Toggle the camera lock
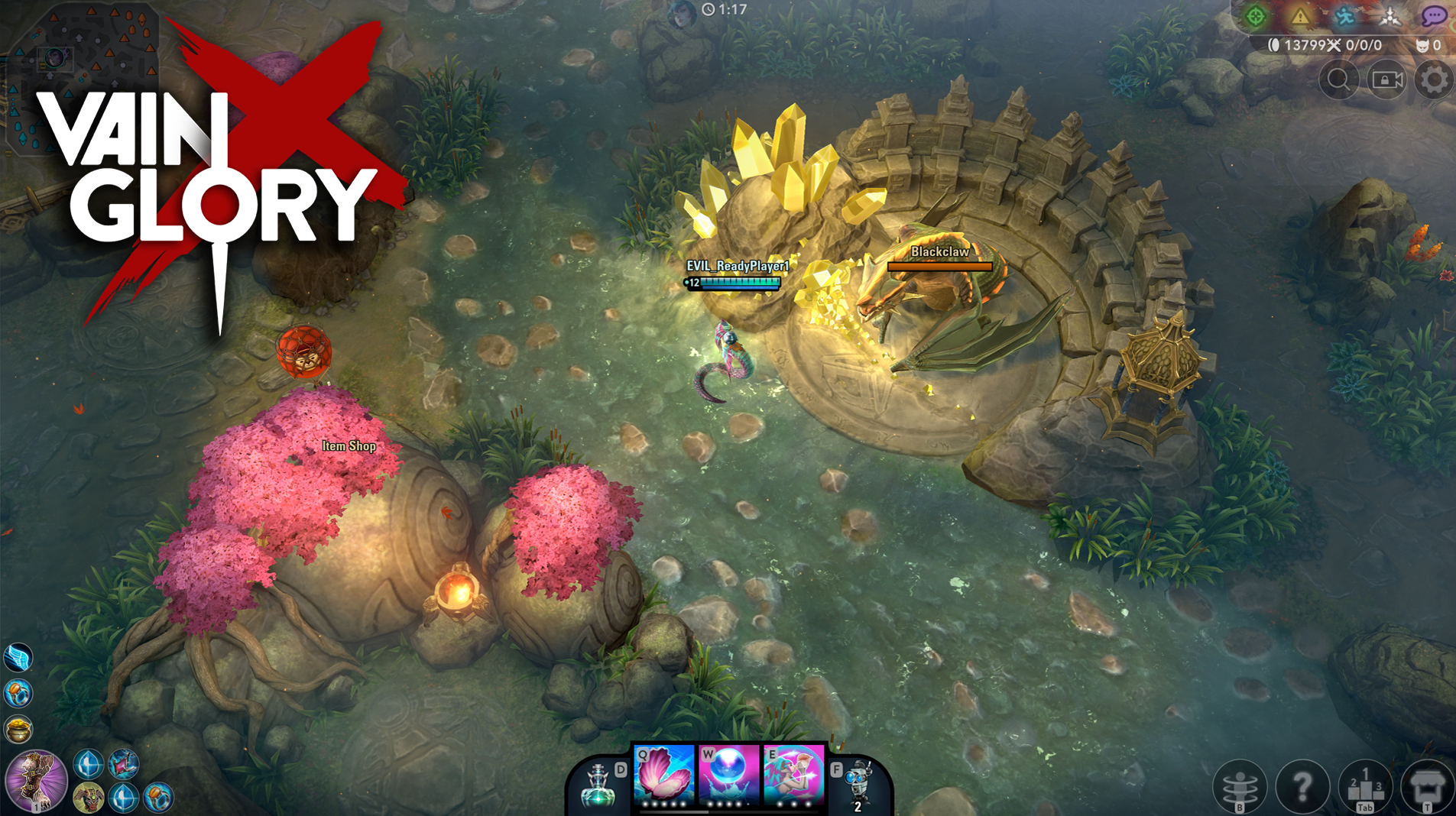Viewport: 1456px width, 816px height. tap(1387, 79)
